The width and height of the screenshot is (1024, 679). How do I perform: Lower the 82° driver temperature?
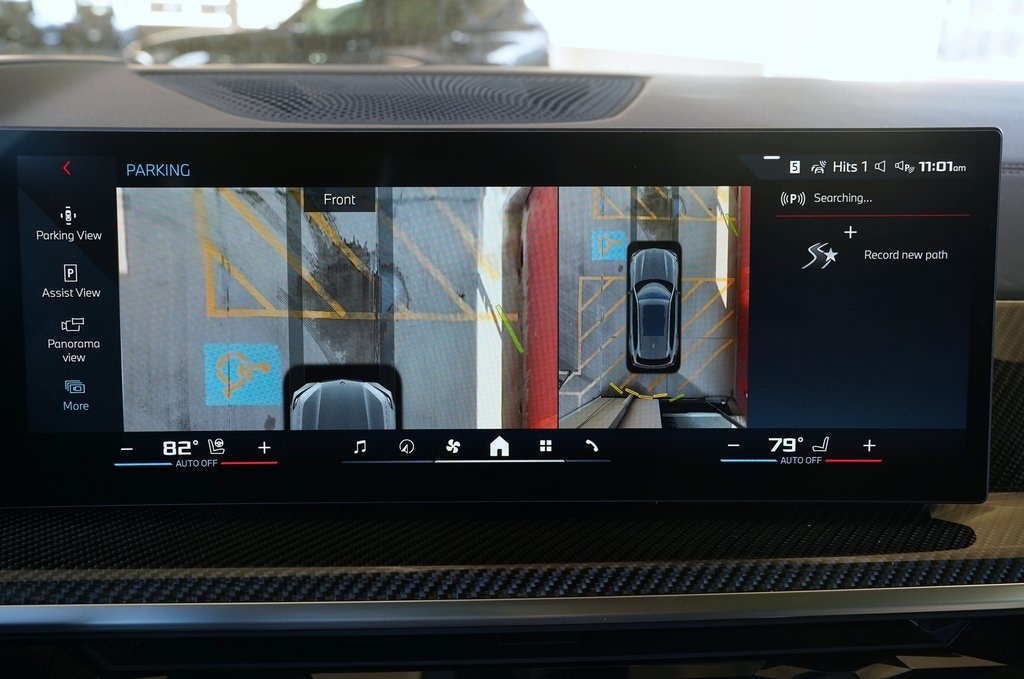126,449
